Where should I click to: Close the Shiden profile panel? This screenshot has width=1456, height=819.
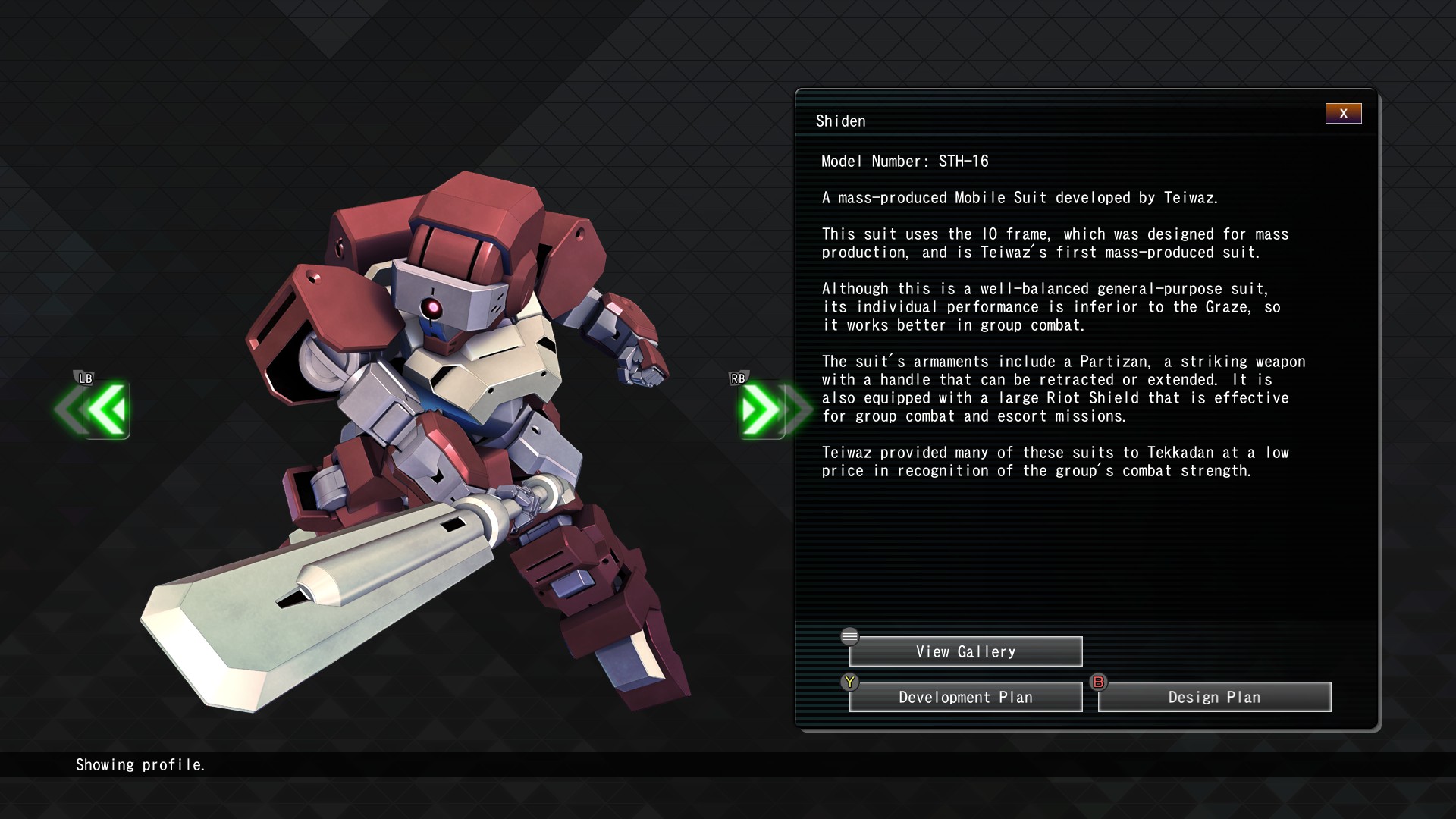pyautogui.click(x=1343, y=114)
